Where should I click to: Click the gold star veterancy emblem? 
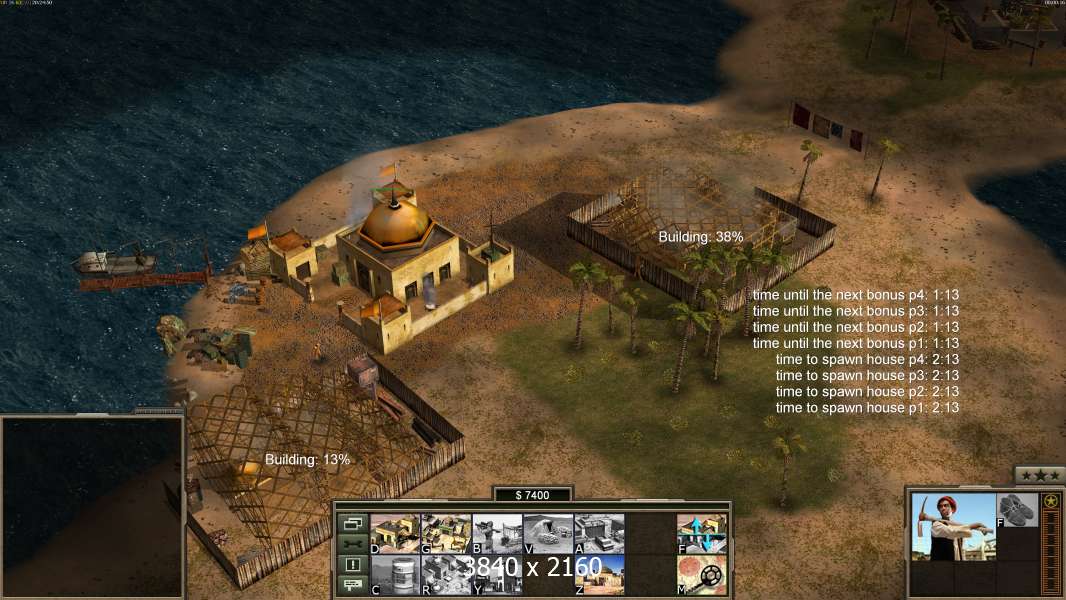[1051, 501]
